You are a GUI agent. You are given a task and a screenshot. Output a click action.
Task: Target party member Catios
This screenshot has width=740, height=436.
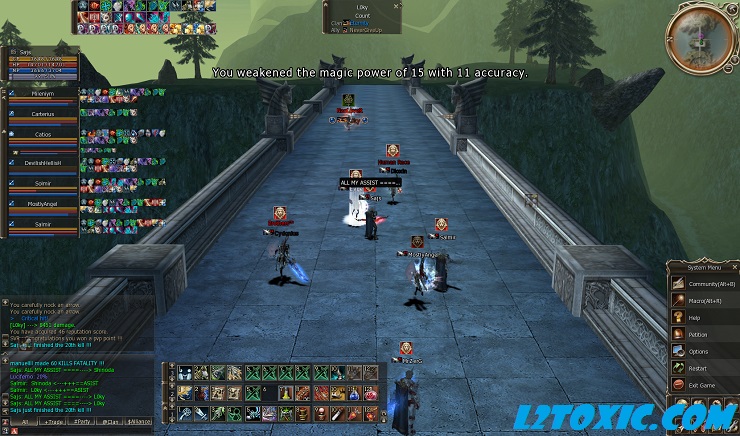pyautogui.click(x=42, y=134)
